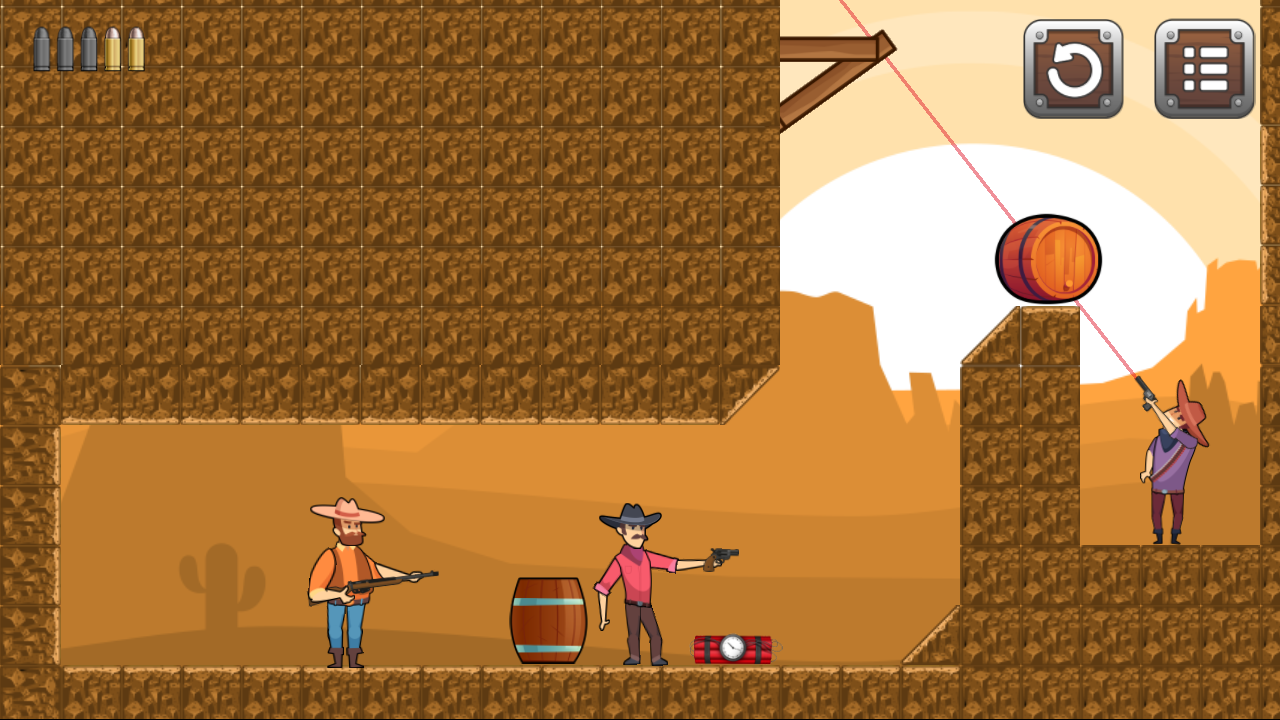The height and width of the screenshot is (720, 1280).
Task: Click the hanging barrel on the rope
Action: point(1048,260)
